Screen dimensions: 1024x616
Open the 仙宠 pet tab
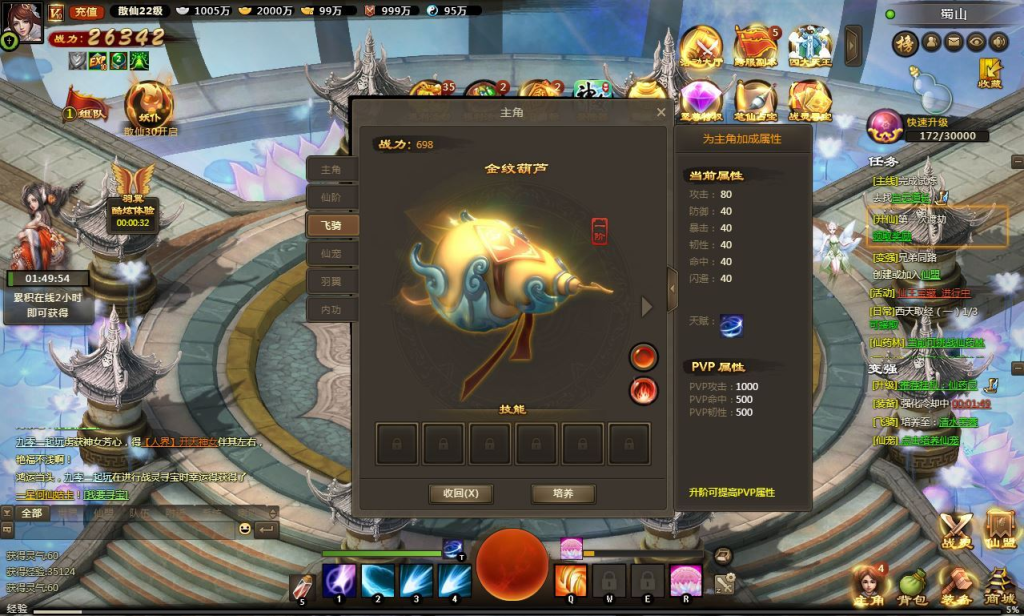tap(331, 254)
